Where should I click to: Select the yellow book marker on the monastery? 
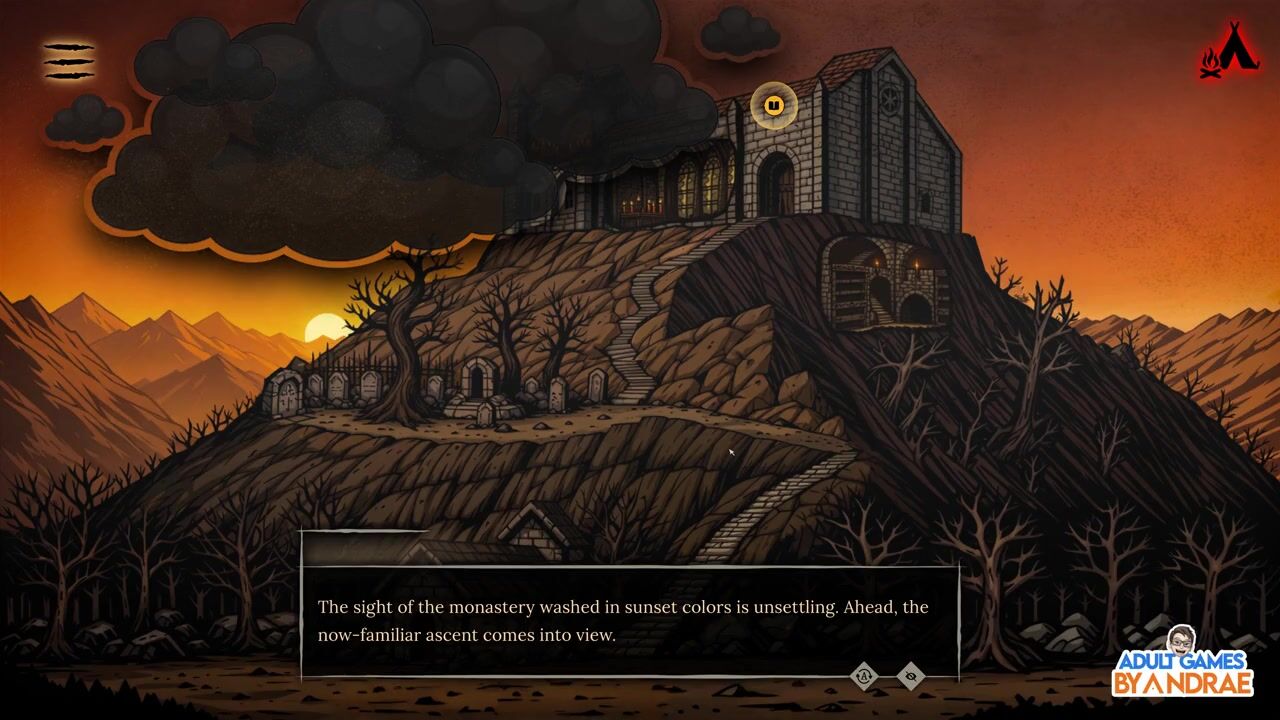[773, 106]
